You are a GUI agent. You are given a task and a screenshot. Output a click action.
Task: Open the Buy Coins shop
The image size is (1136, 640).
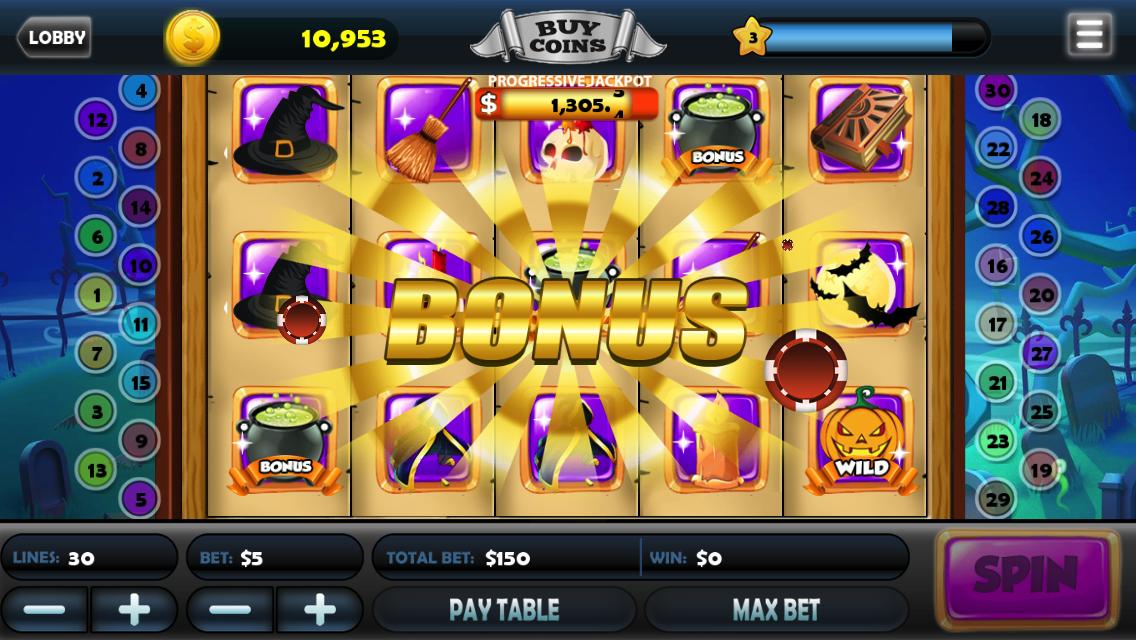[566, 38]
